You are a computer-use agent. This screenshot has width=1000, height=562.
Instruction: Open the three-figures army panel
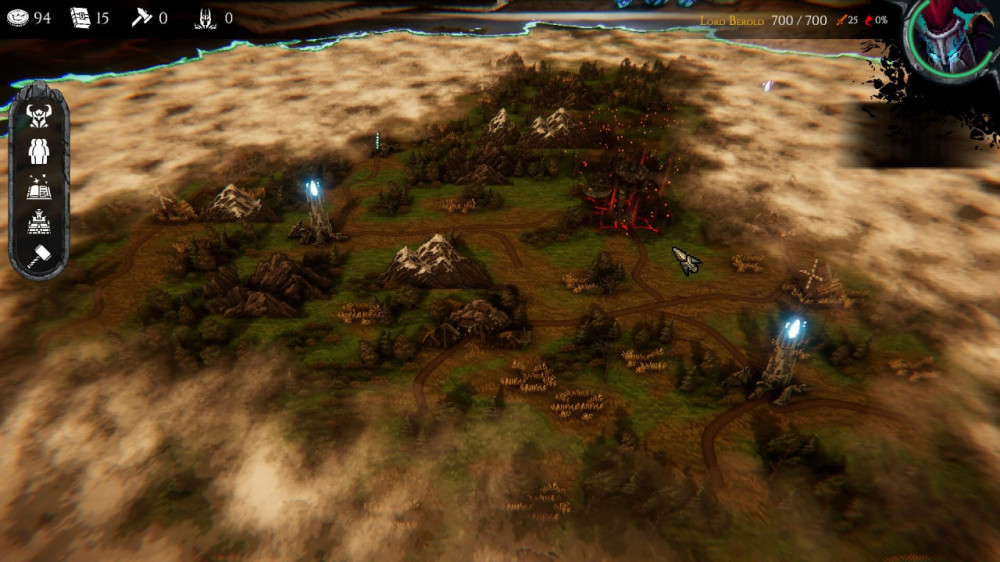tap(39, 151)
